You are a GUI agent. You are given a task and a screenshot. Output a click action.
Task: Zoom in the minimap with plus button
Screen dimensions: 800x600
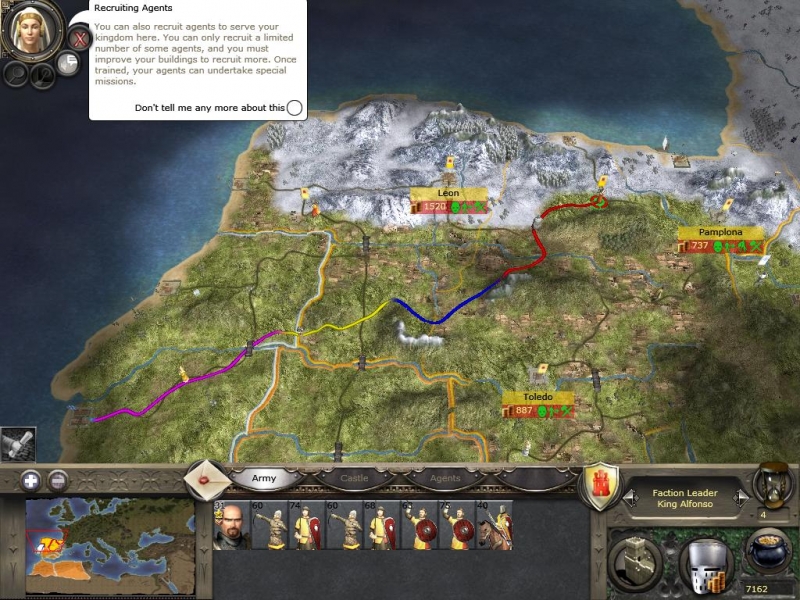click(30, 480)
